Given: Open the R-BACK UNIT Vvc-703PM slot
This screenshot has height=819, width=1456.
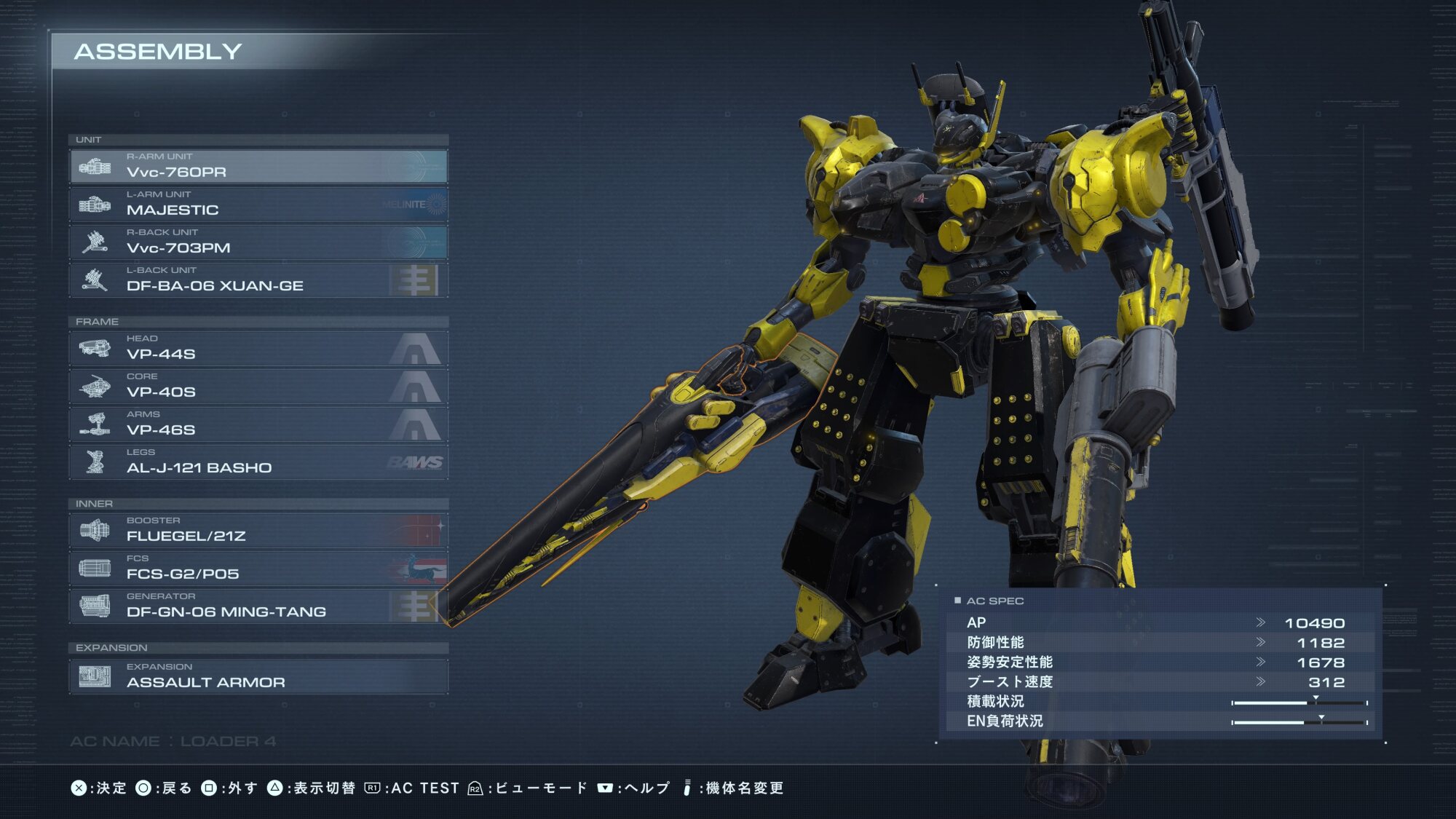Looking at the screenshot, I should 258,242.
